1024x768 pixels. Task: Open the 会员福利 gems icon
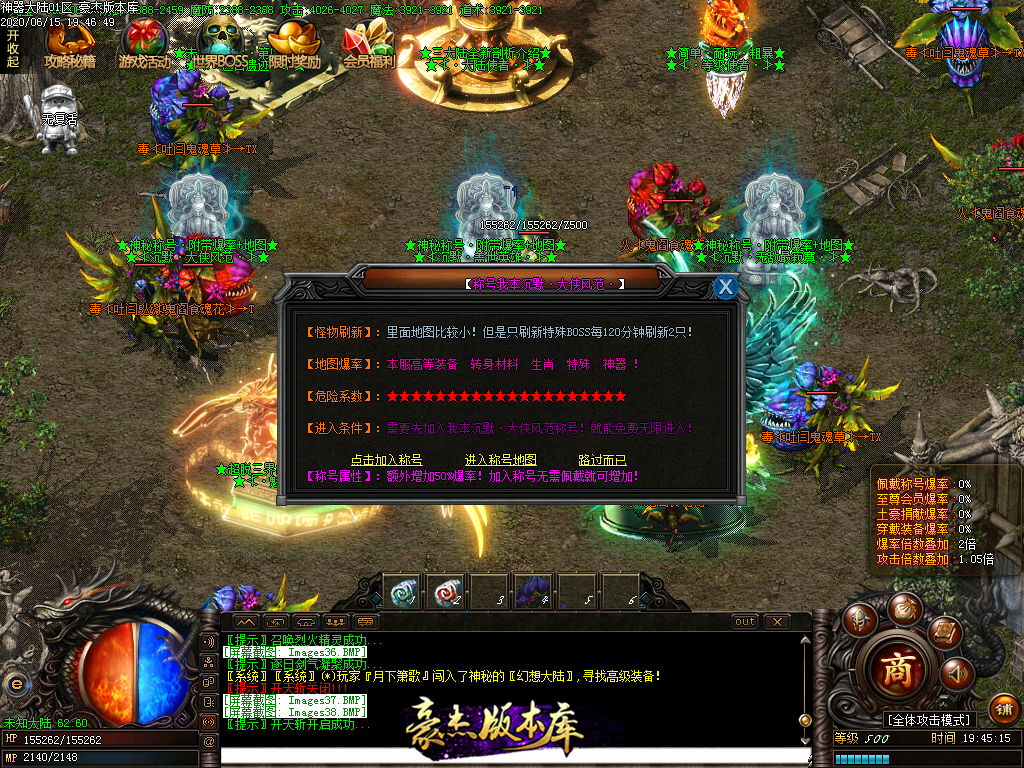368,43
